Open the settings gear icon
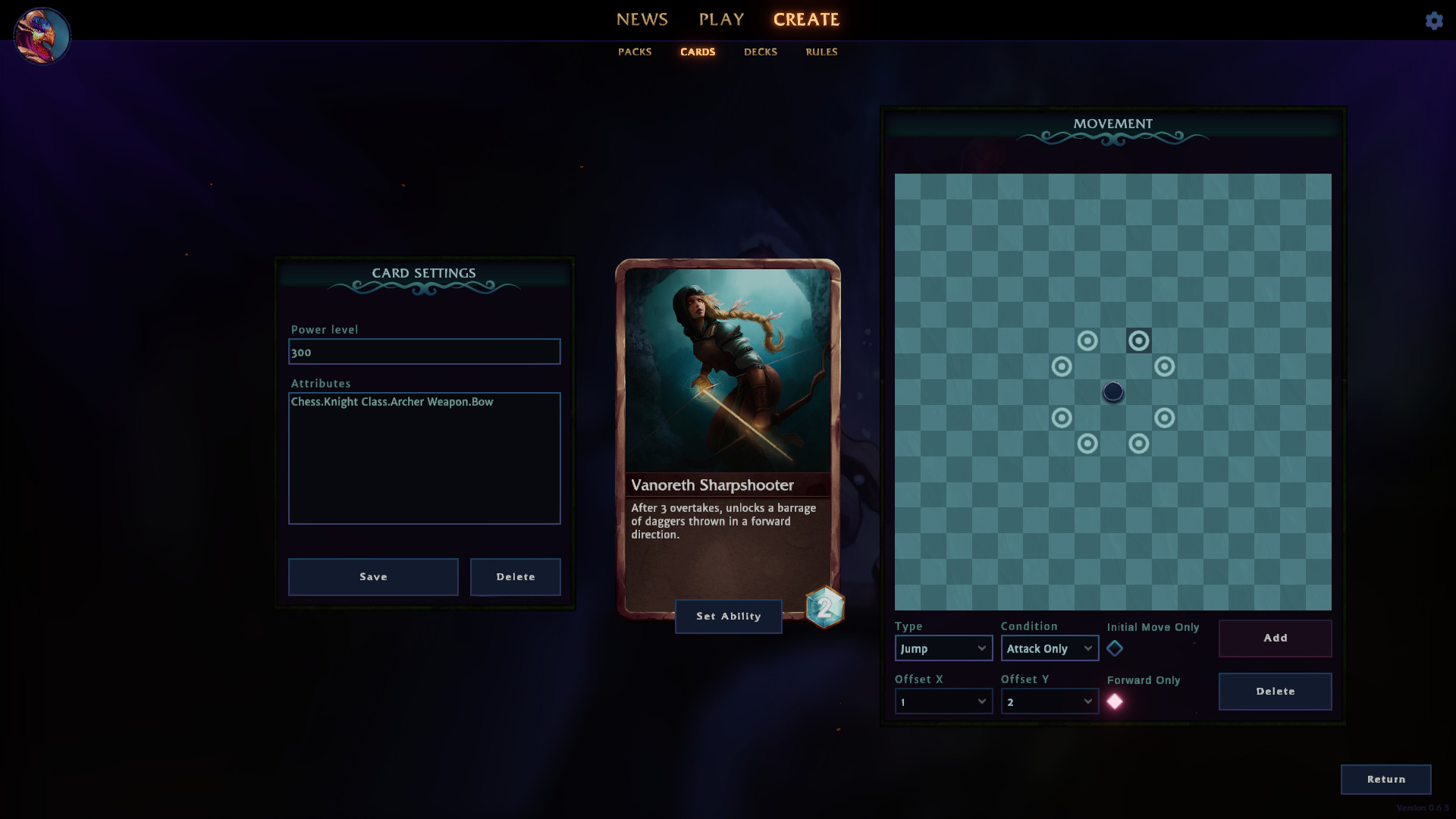This screenshot has width=1456, height=819. (x=1435, y=20)
